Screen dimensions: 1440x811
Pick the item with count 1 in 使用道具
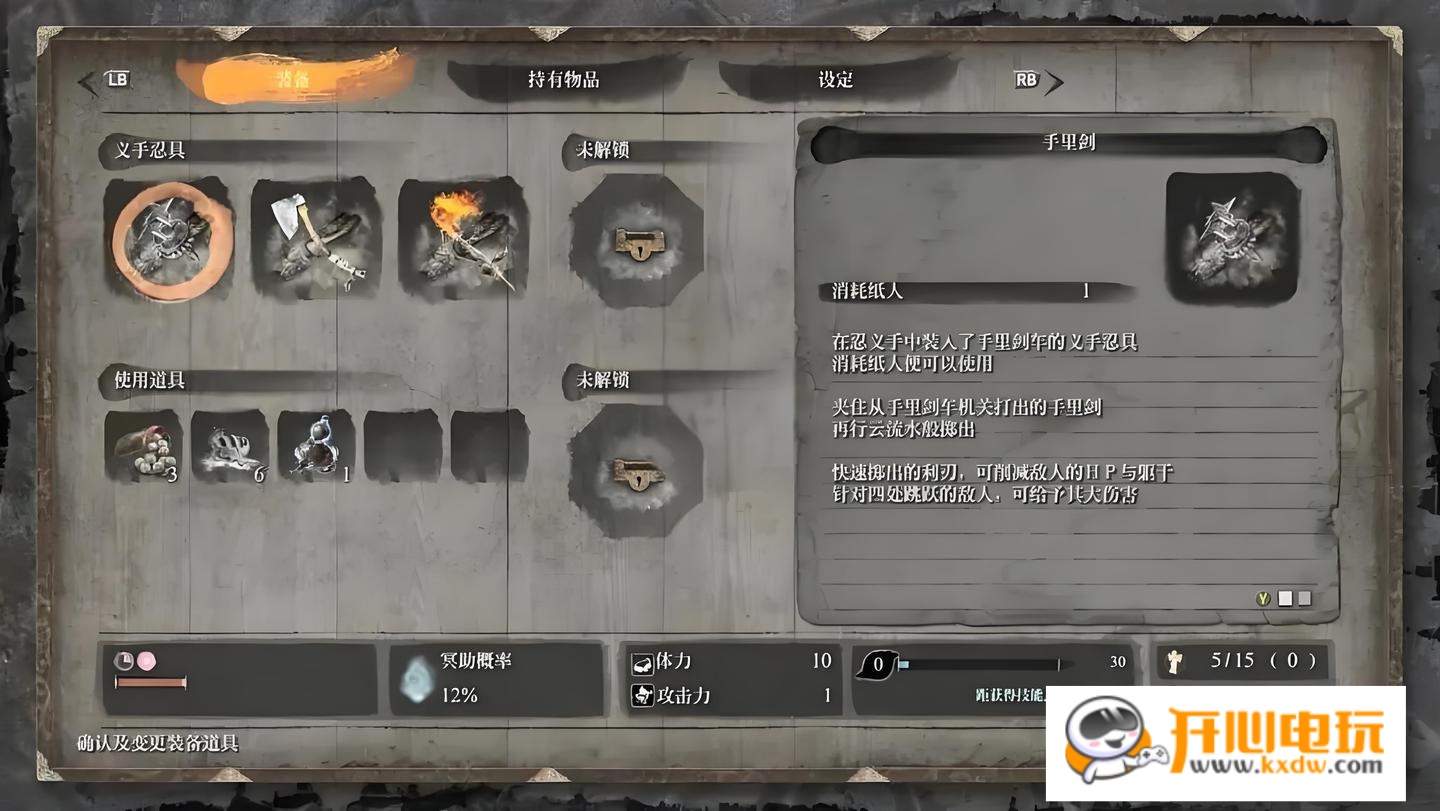(318, 445)
